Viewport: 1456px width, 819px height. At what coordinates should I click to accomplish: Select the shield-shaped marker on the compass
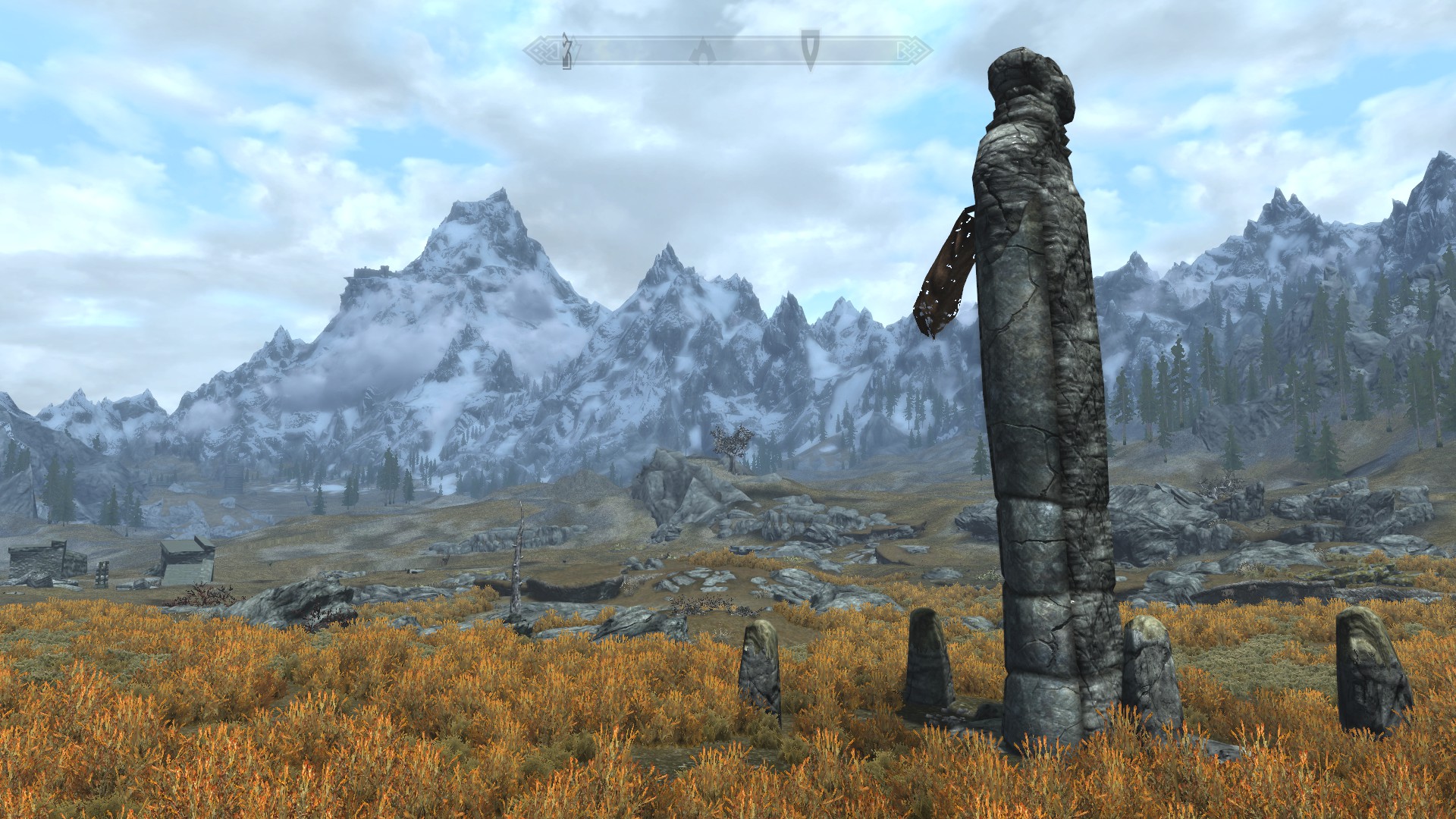[810, 49]
